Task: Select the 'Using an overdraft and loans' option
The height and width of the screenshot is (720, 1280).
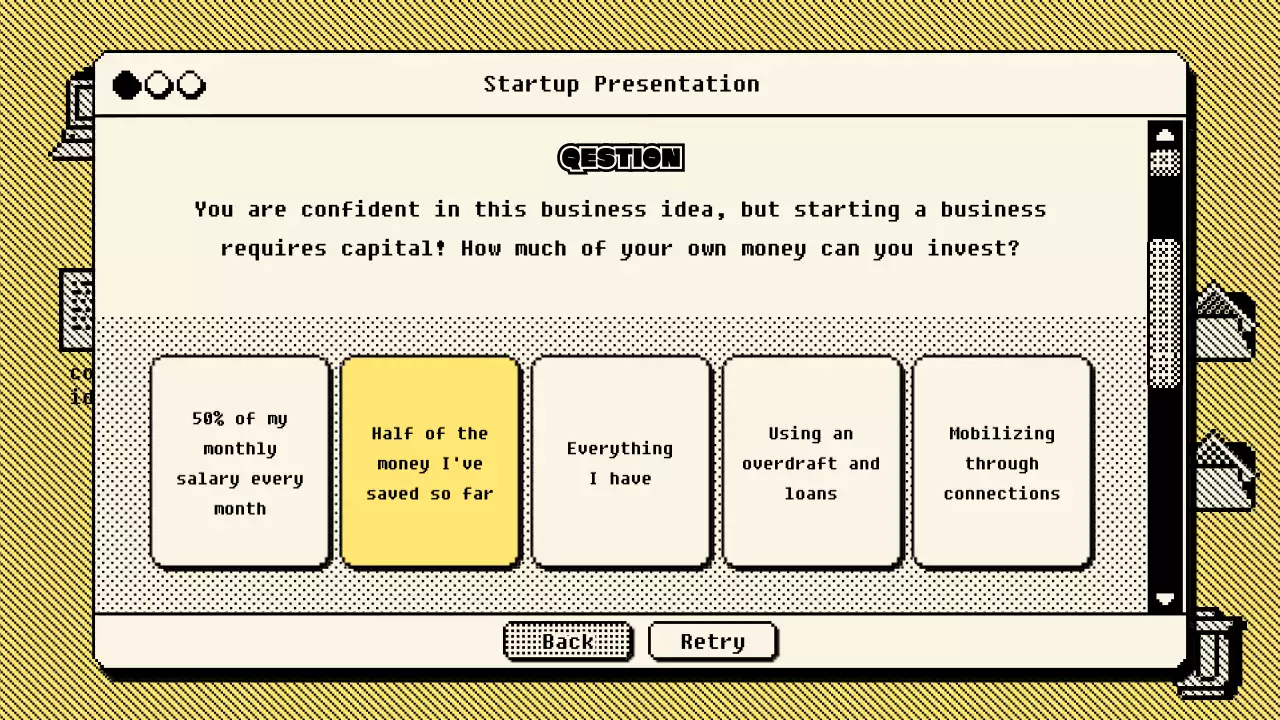Action: tap(812, 462)
